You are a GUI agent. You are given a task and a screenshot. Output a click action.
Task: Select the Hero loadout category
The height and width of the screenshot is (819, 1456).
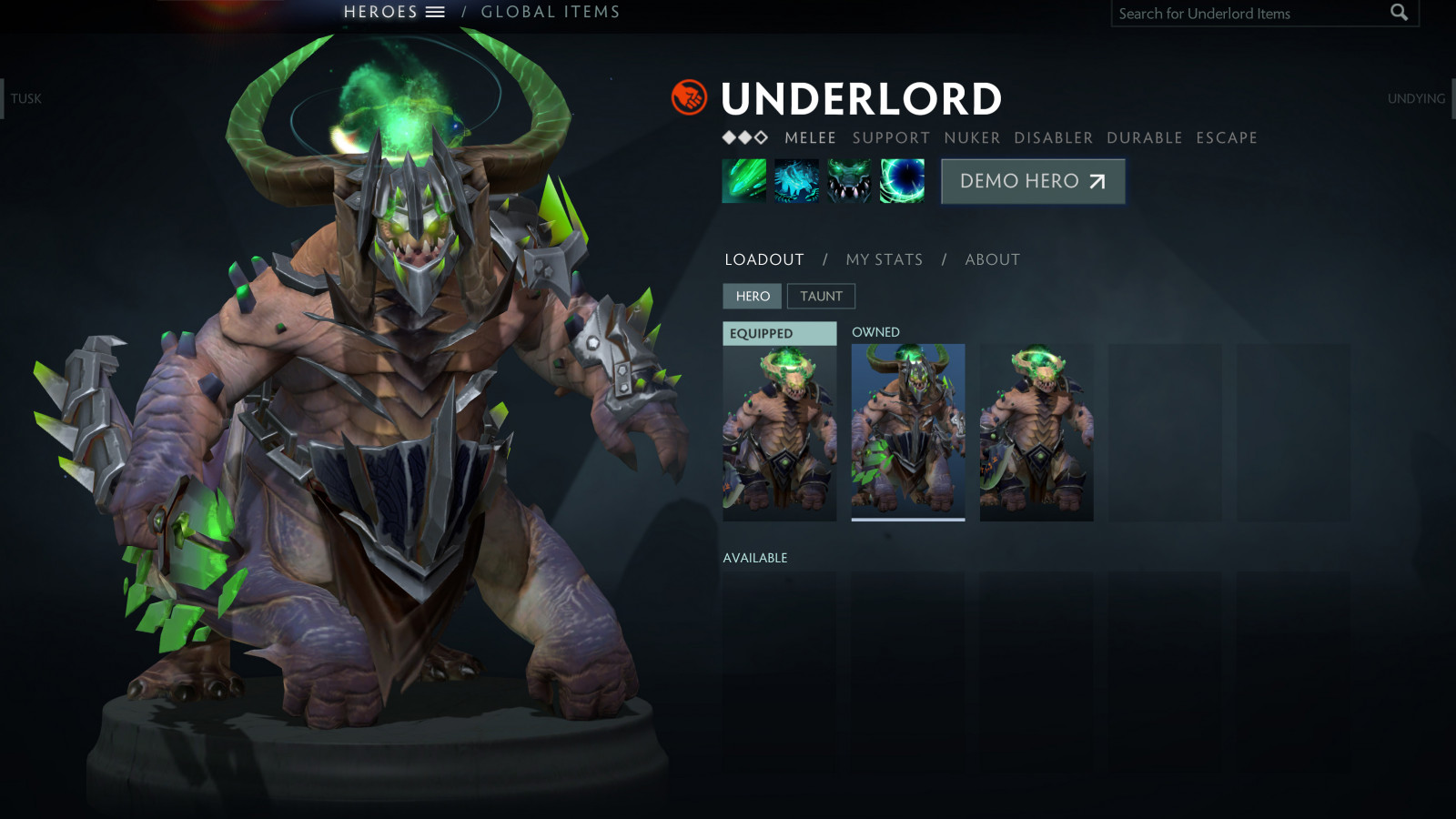tap(753, 296)
